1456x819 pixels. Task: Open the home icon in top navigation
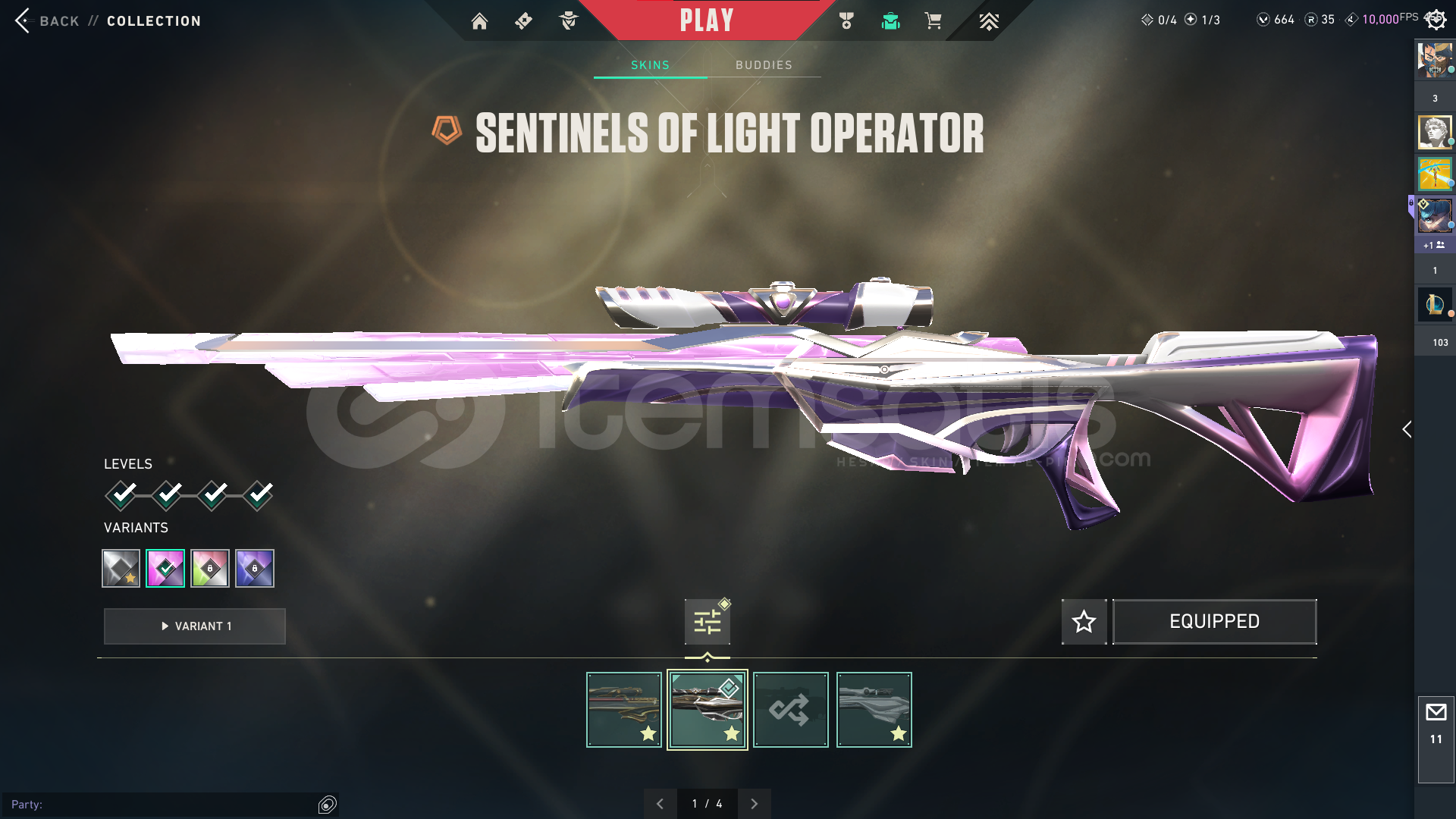pyautogui.click(x=479, y=21)
